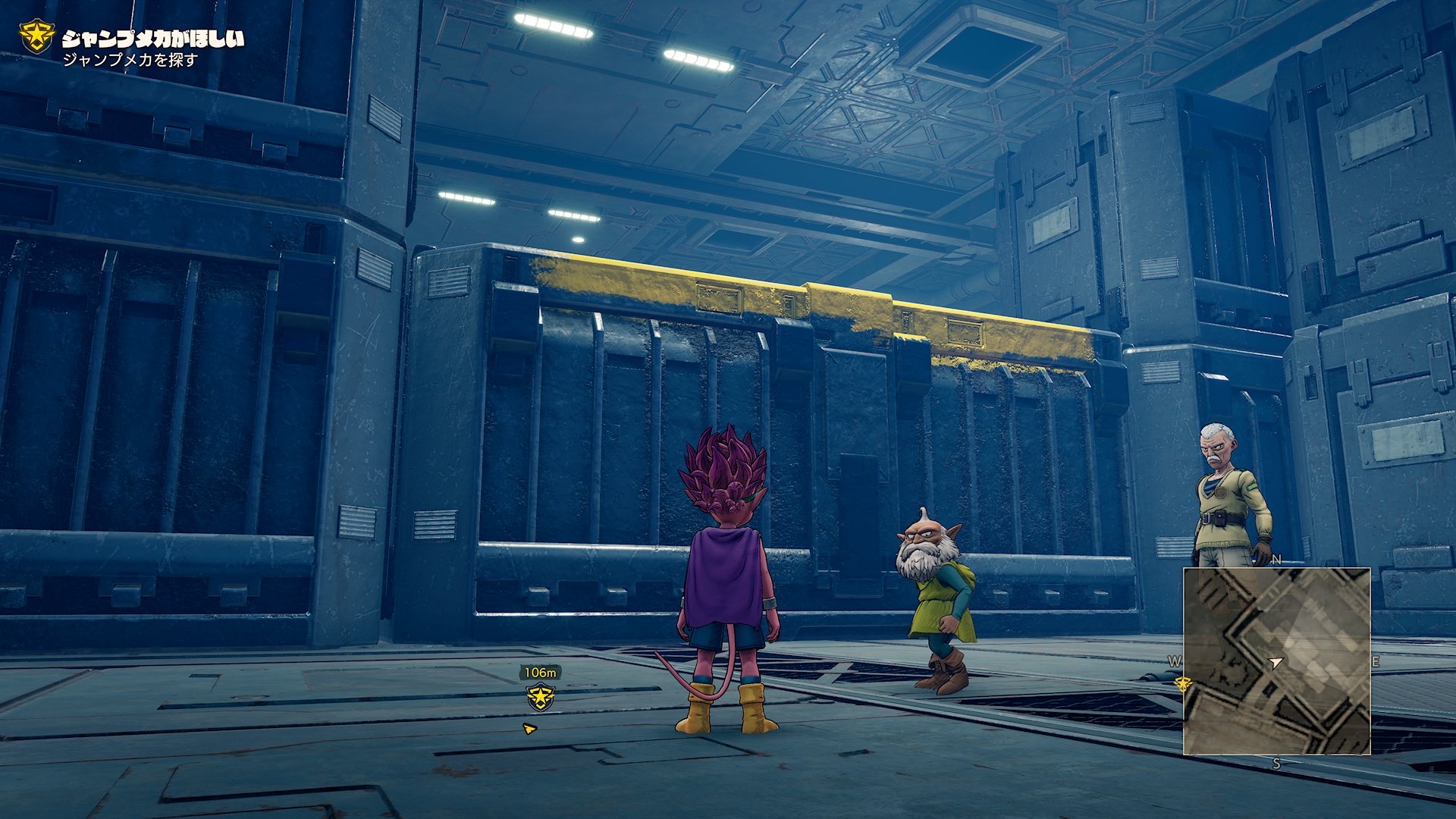Screen dimensions: 1456x819
Task: Select the ジャンプメカがほしい quest tracker
Action: tap(152, 39)
